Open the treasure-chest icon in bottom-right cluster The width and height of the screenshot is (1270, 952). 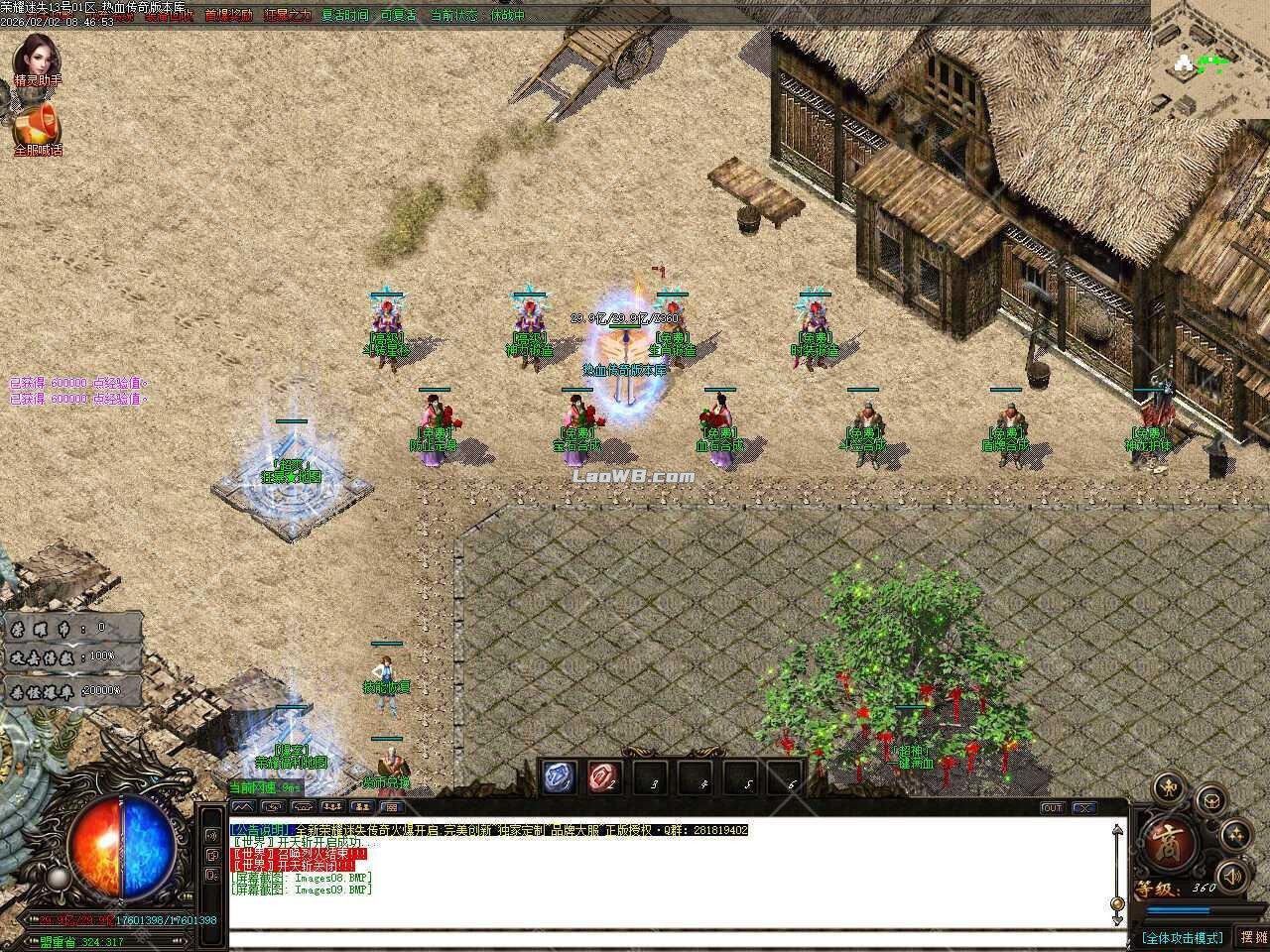tap(1211, 802)
